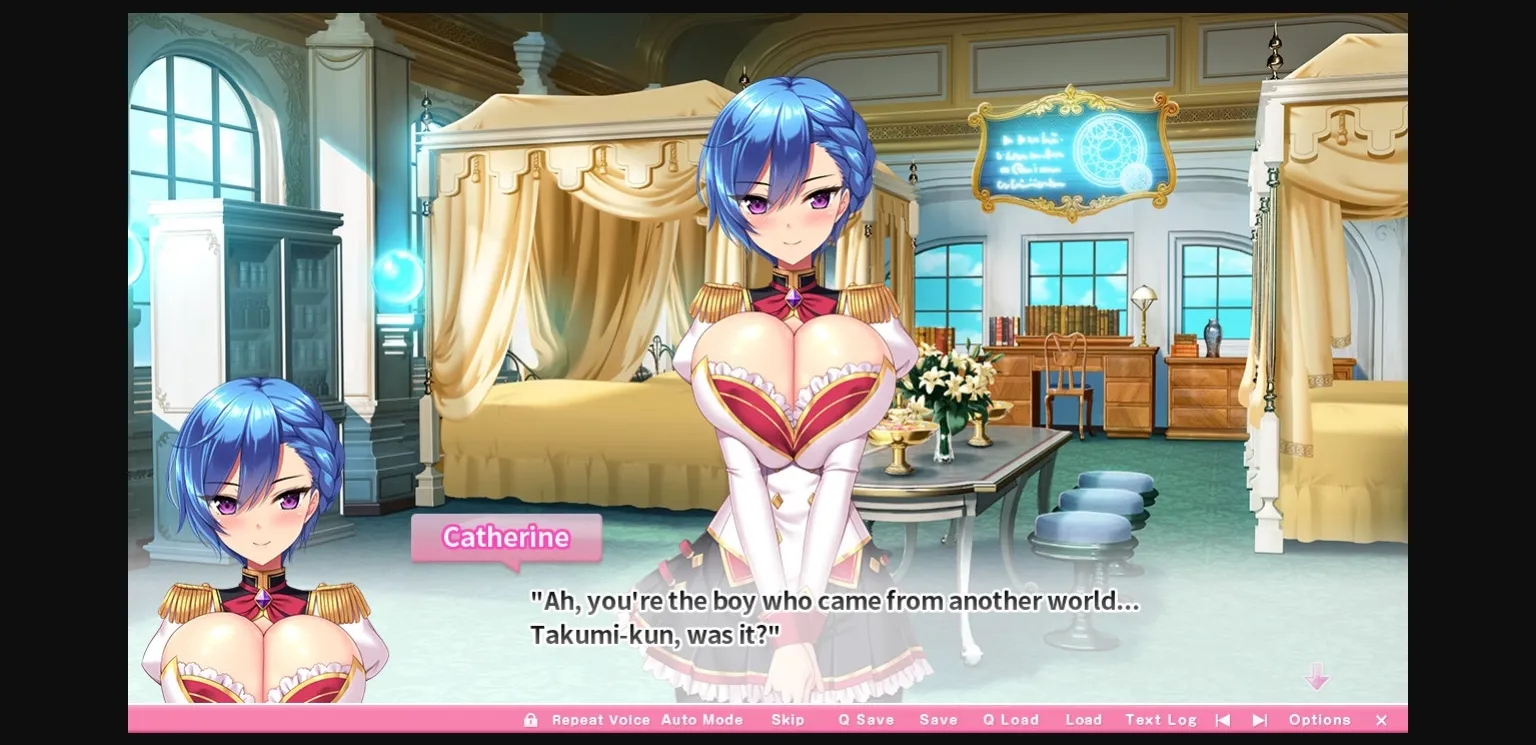The height and width of the screenshot is (745, 1536).
Task: Select Save on the bottom bar
Action: (x=937, y=719)
